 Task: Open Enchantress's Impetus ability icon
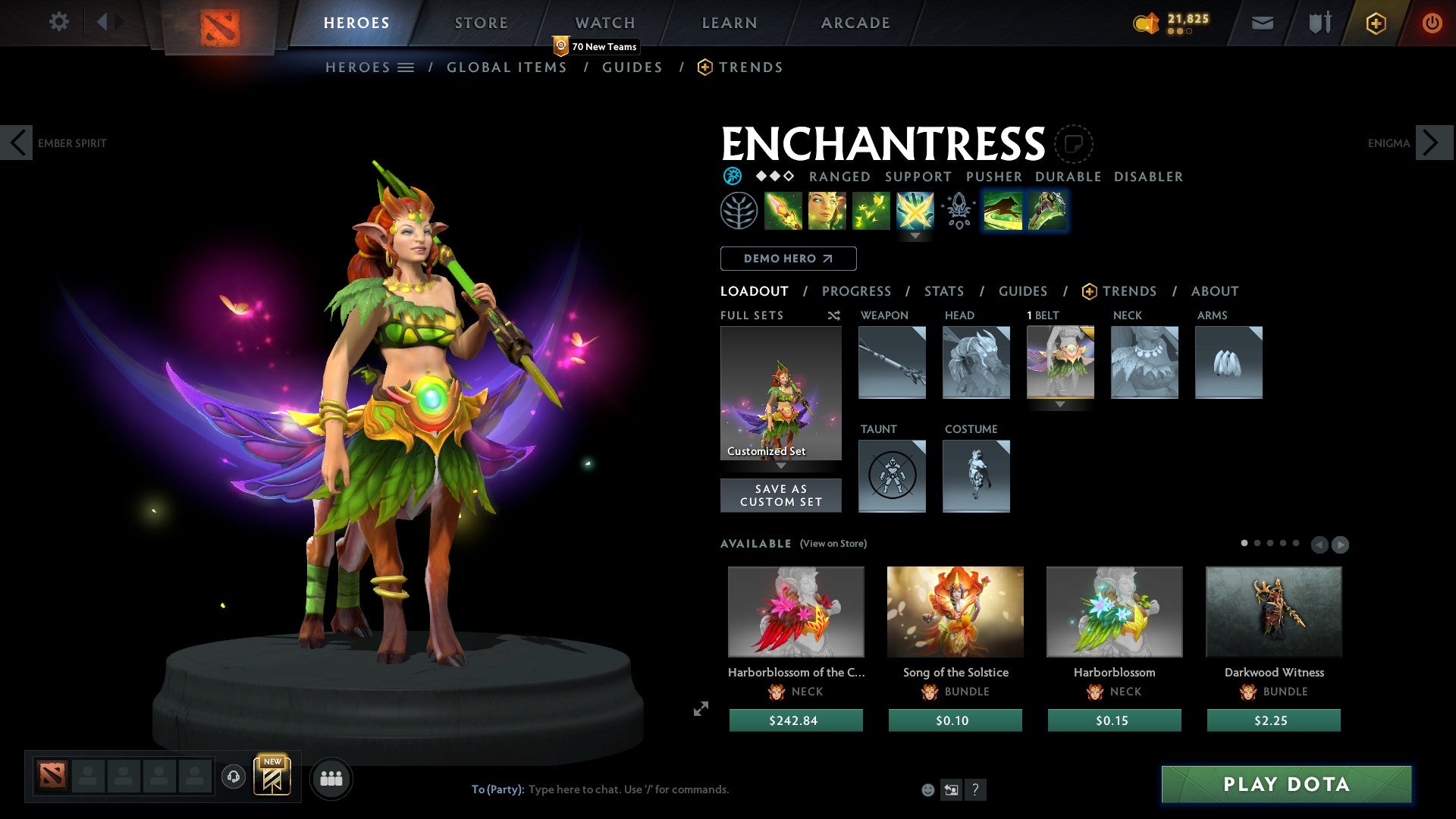[783, 211]
